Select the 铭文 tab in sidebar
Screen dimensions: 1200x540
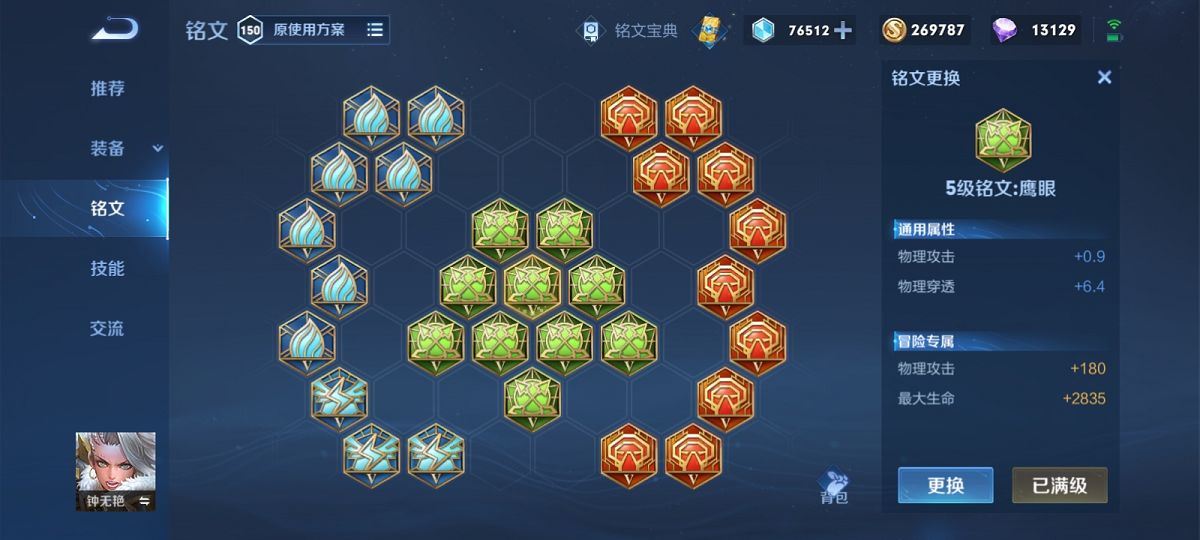pyautogui.click(x=108, y=209)
